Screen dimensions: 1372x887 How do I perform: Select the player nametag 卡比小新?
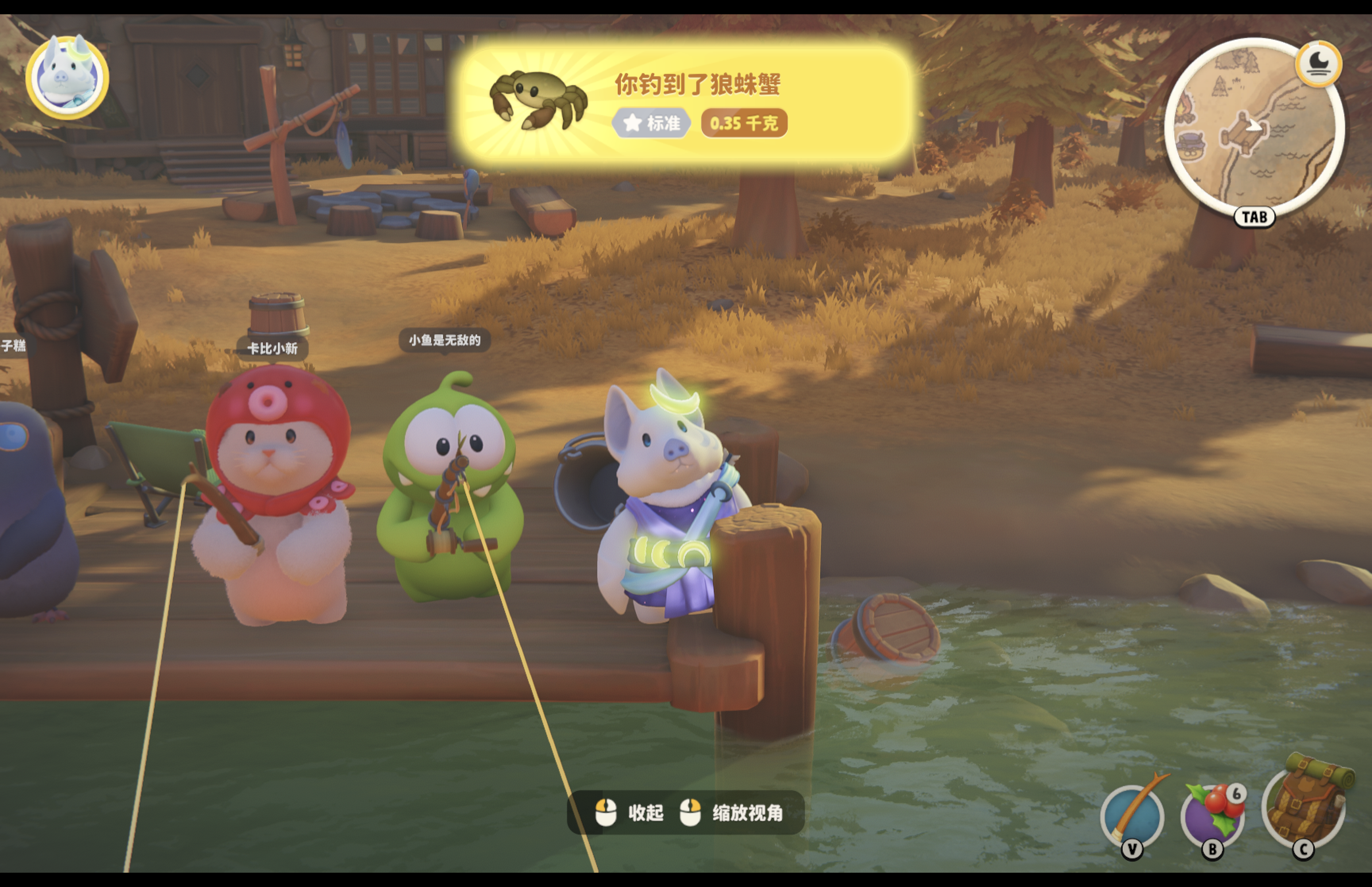tap(272, 349)
